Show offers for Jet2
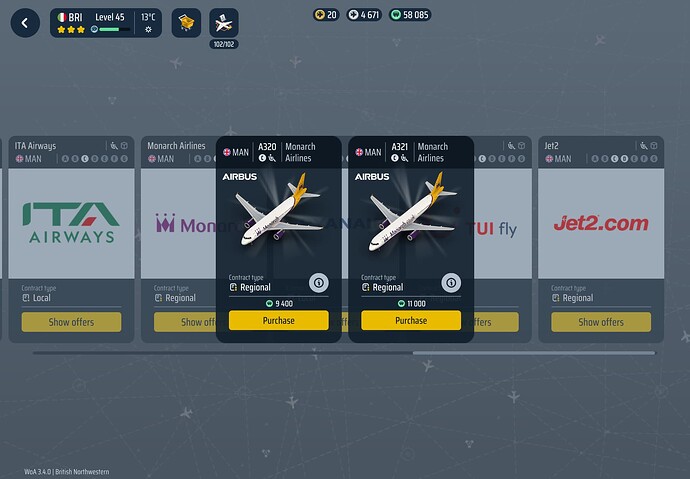 pos(601,322)
